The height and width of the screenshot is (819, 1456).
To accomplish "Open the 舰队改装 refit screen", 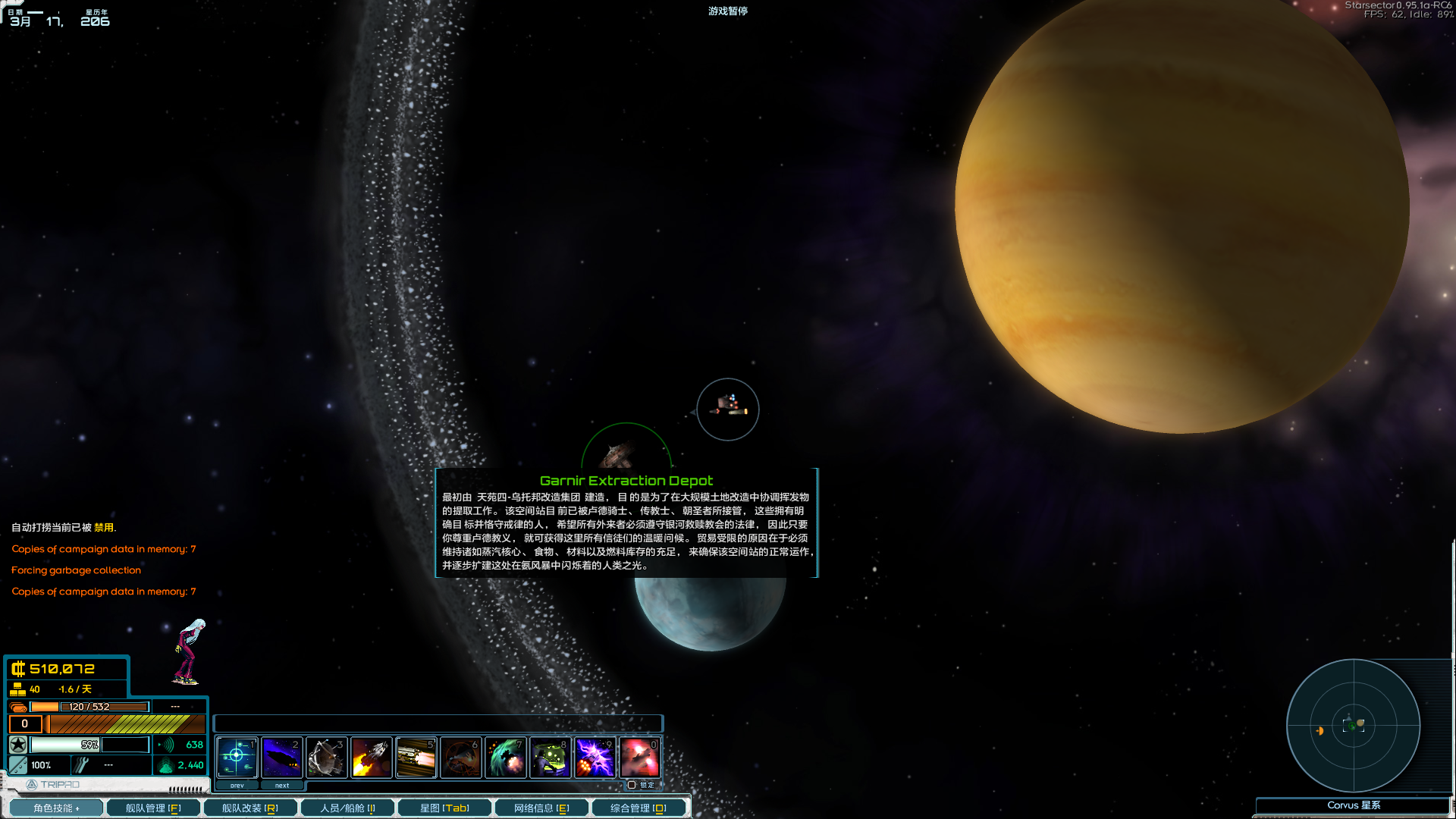I will pos(249,808).
